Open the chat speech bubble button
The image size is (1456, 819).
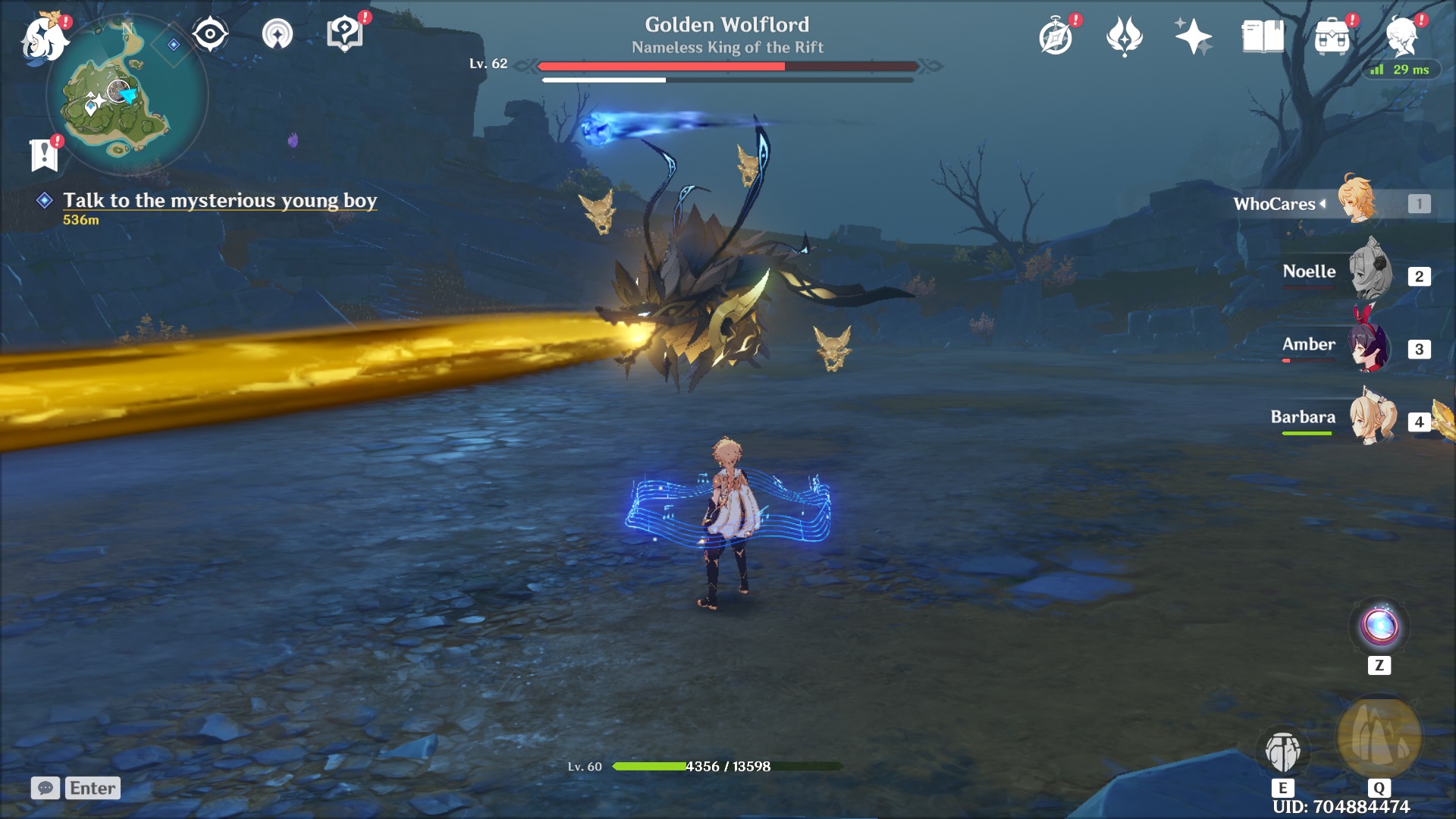coord(45,788)
